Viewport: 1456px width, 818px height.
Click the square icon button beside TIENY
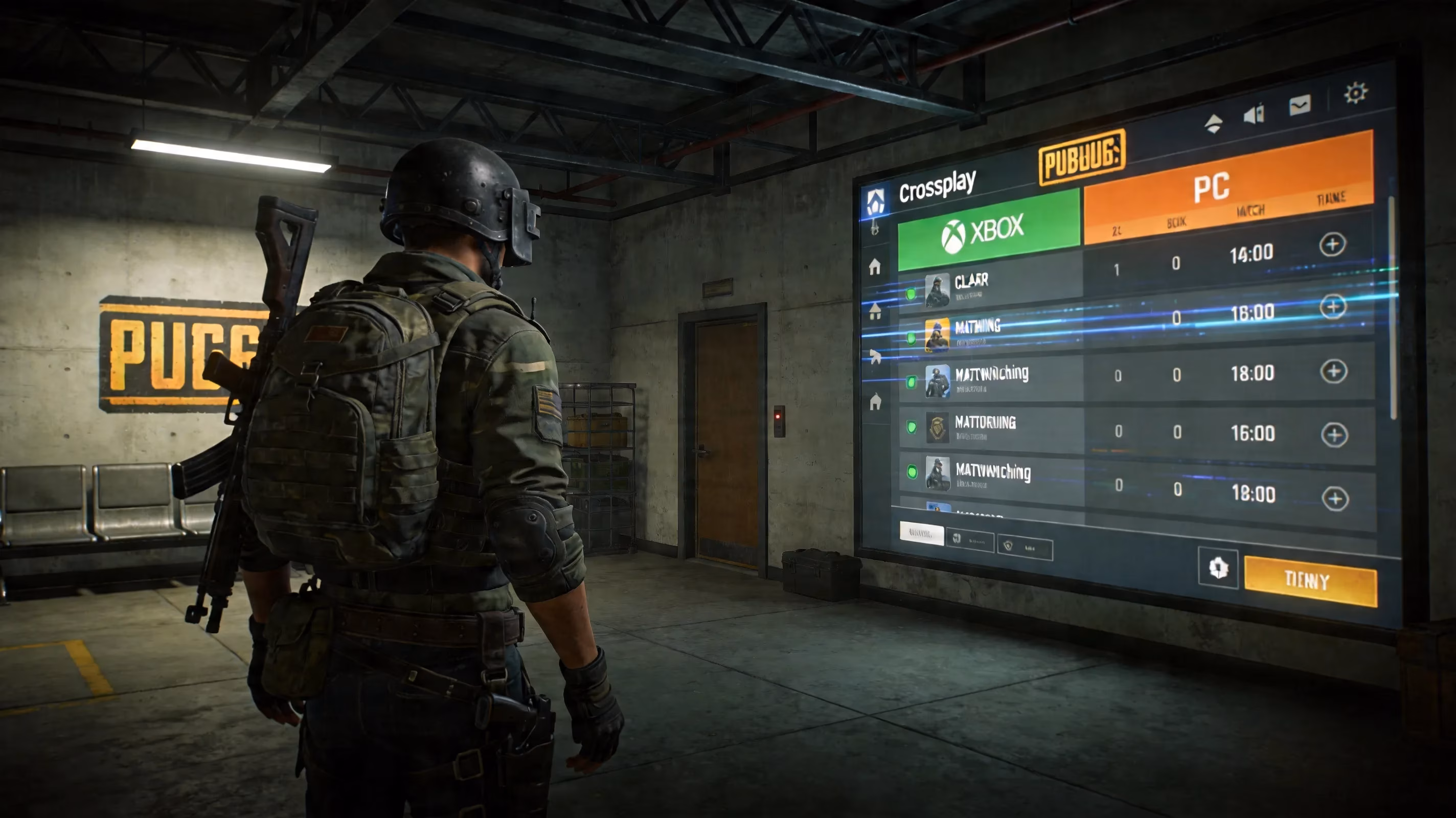[1217, 568]
